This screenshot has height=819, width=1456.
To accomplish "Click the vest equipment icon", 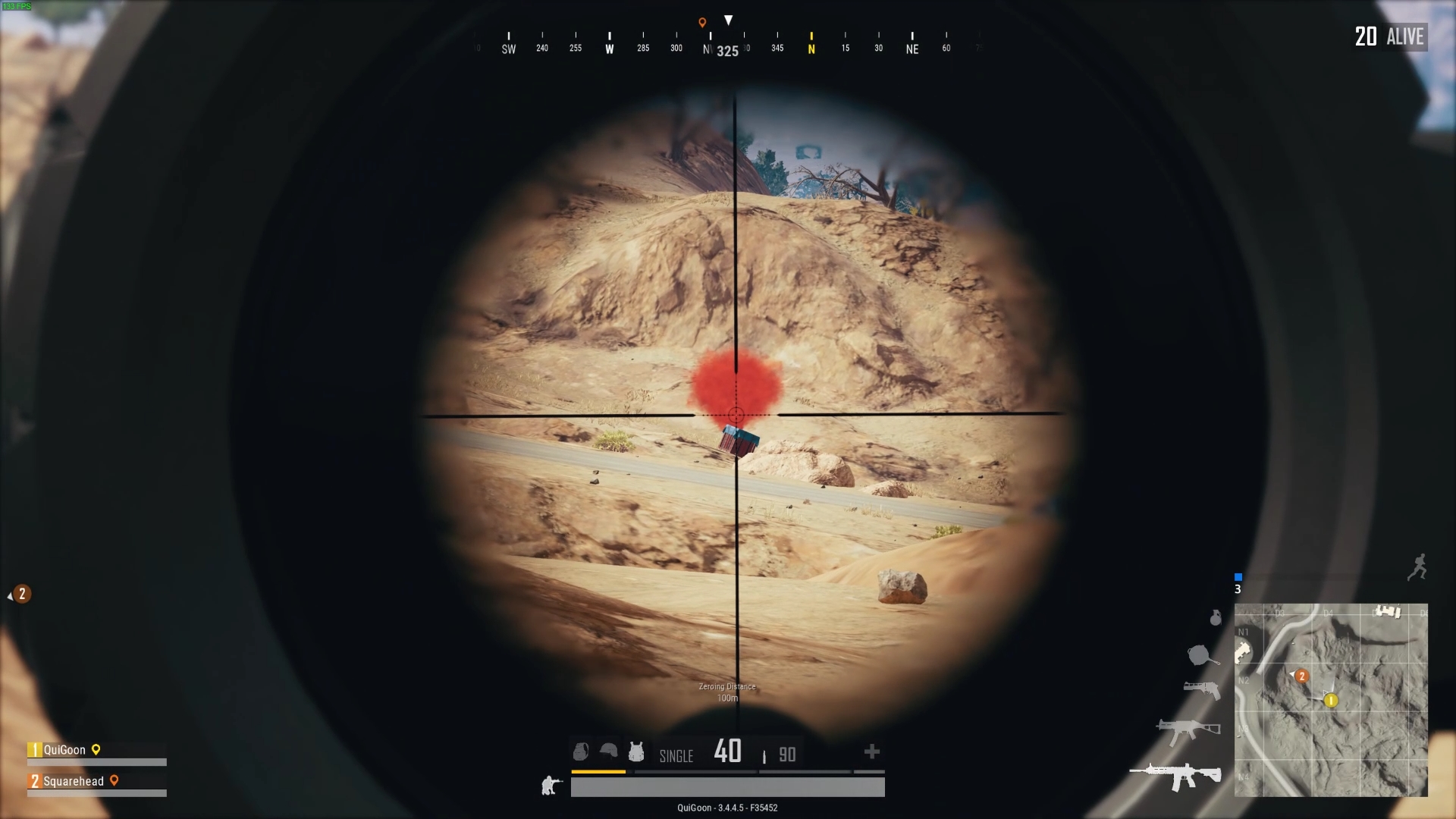I will 636,752.
